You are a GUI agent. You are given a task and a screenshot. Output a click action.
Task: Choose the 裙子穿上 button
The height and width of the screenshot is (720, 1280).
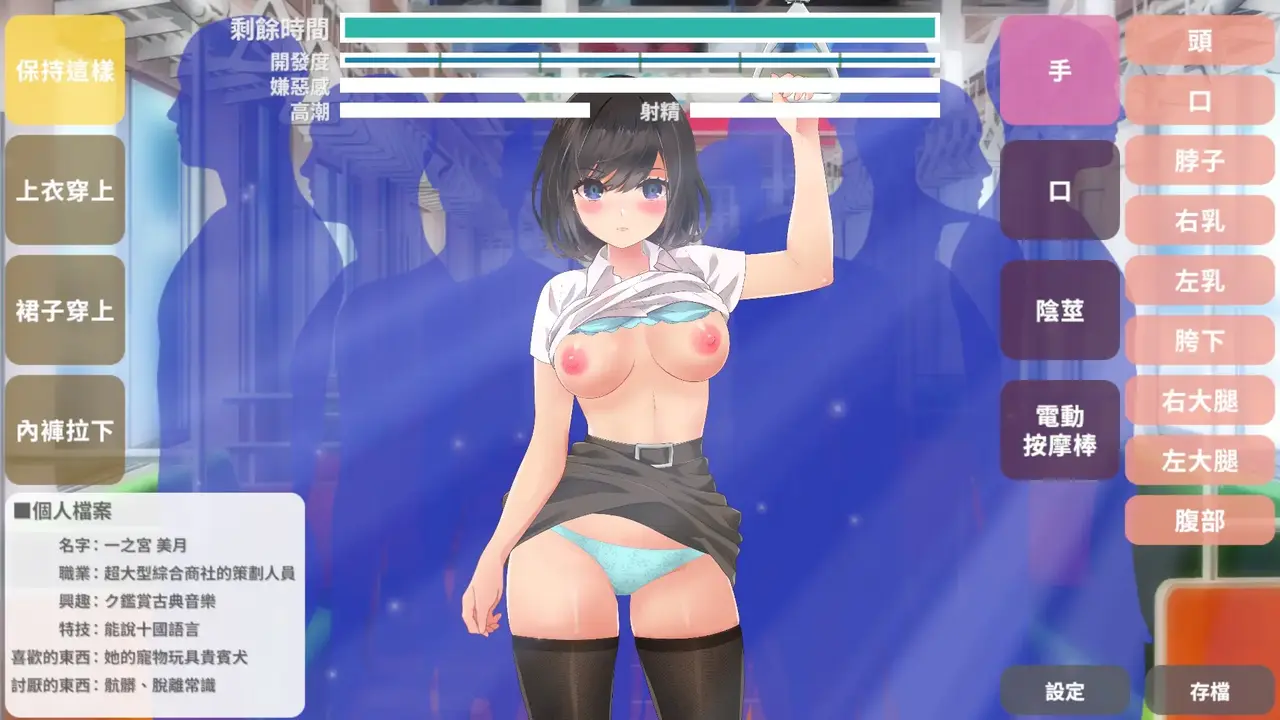(x=65, y=311)
